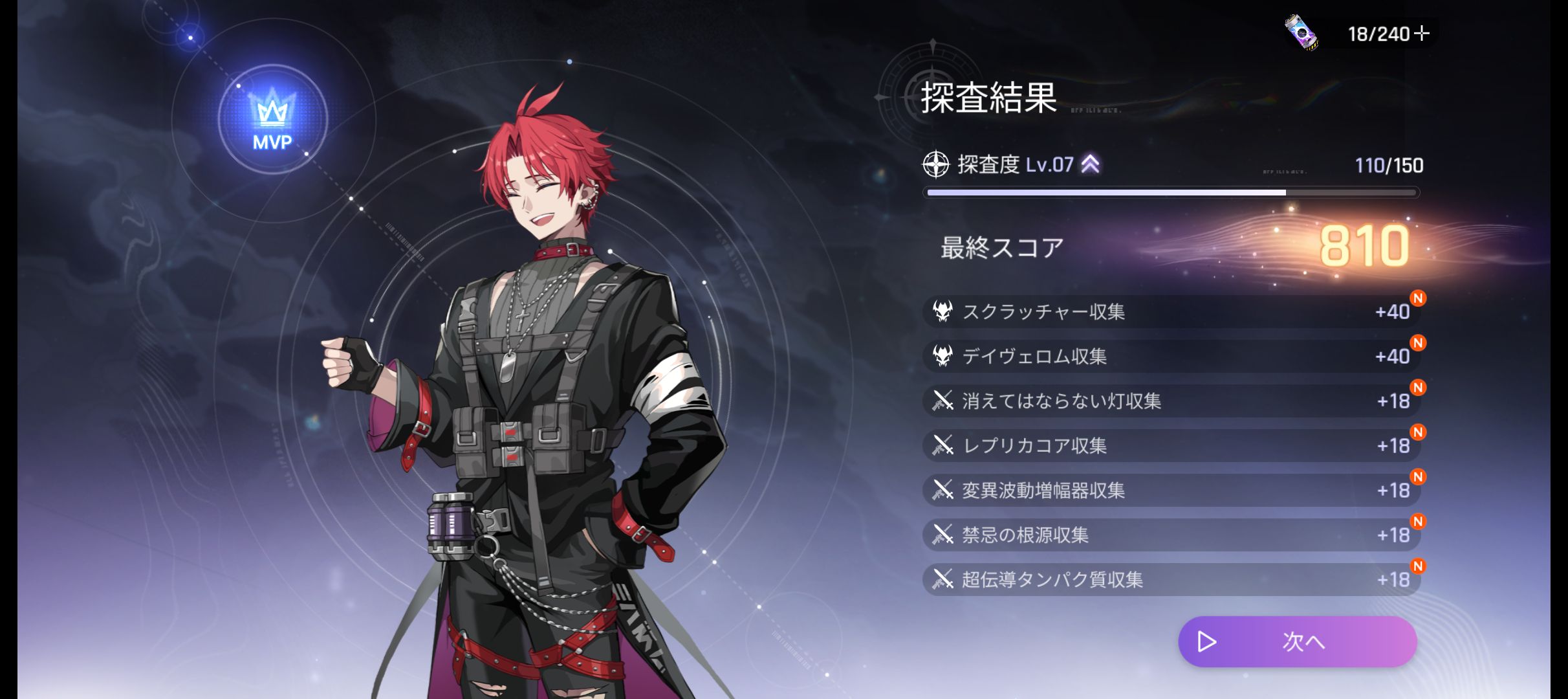Select the デイヴェロム収集 row
The image size is (1568, 699).
[x=1171, y=357]
